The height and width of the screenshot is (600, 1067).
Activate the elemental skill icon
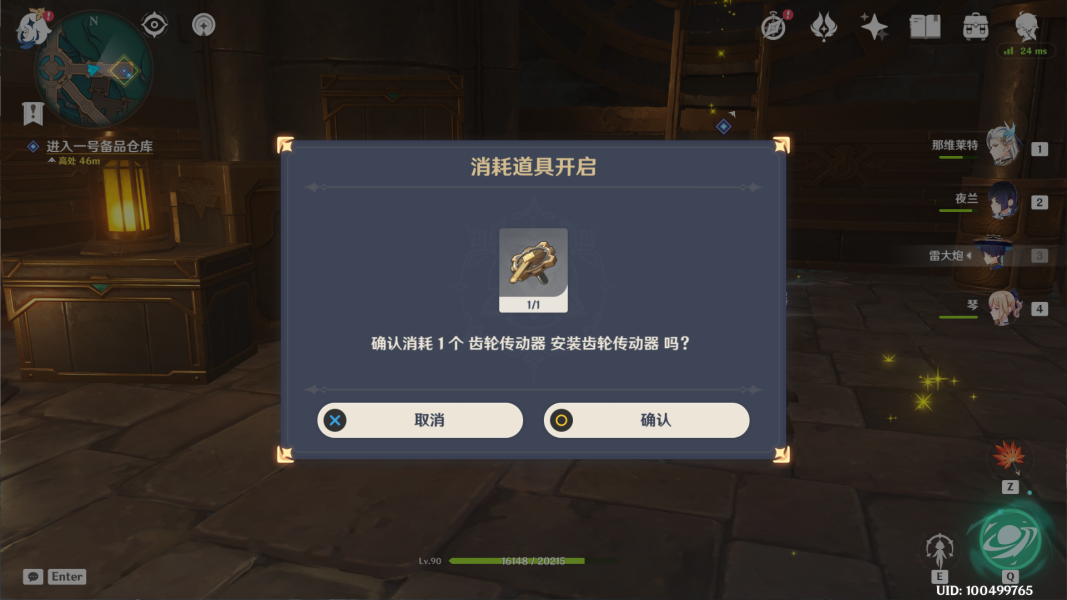point(939,549)
